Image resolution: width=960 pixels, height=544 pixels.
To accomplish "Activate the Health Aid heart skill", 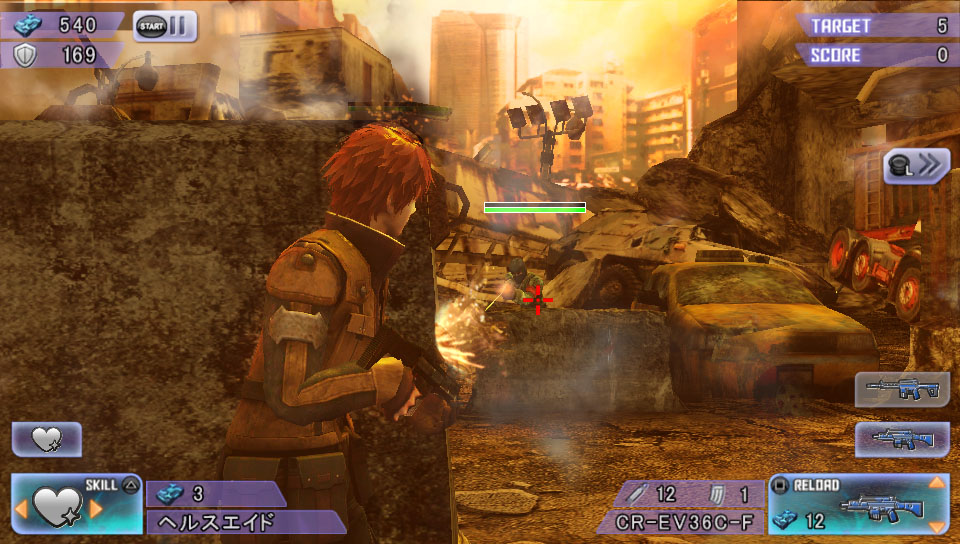I will [x=58, y=507].
